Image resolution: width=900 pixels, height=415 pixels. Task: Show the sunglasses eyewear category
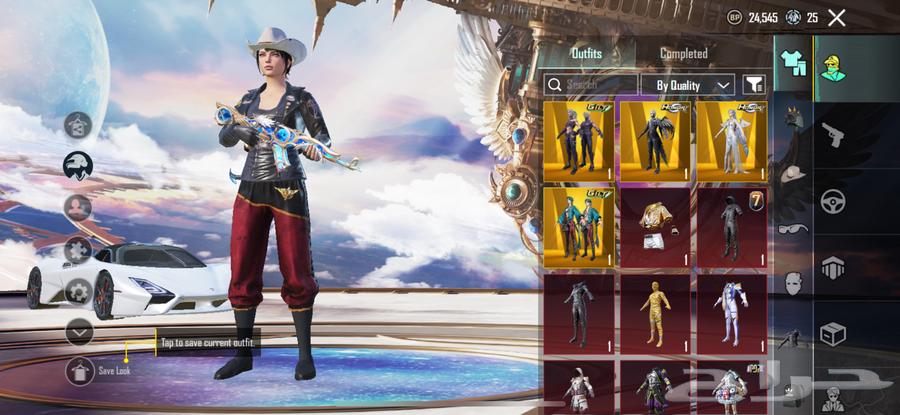791,227
